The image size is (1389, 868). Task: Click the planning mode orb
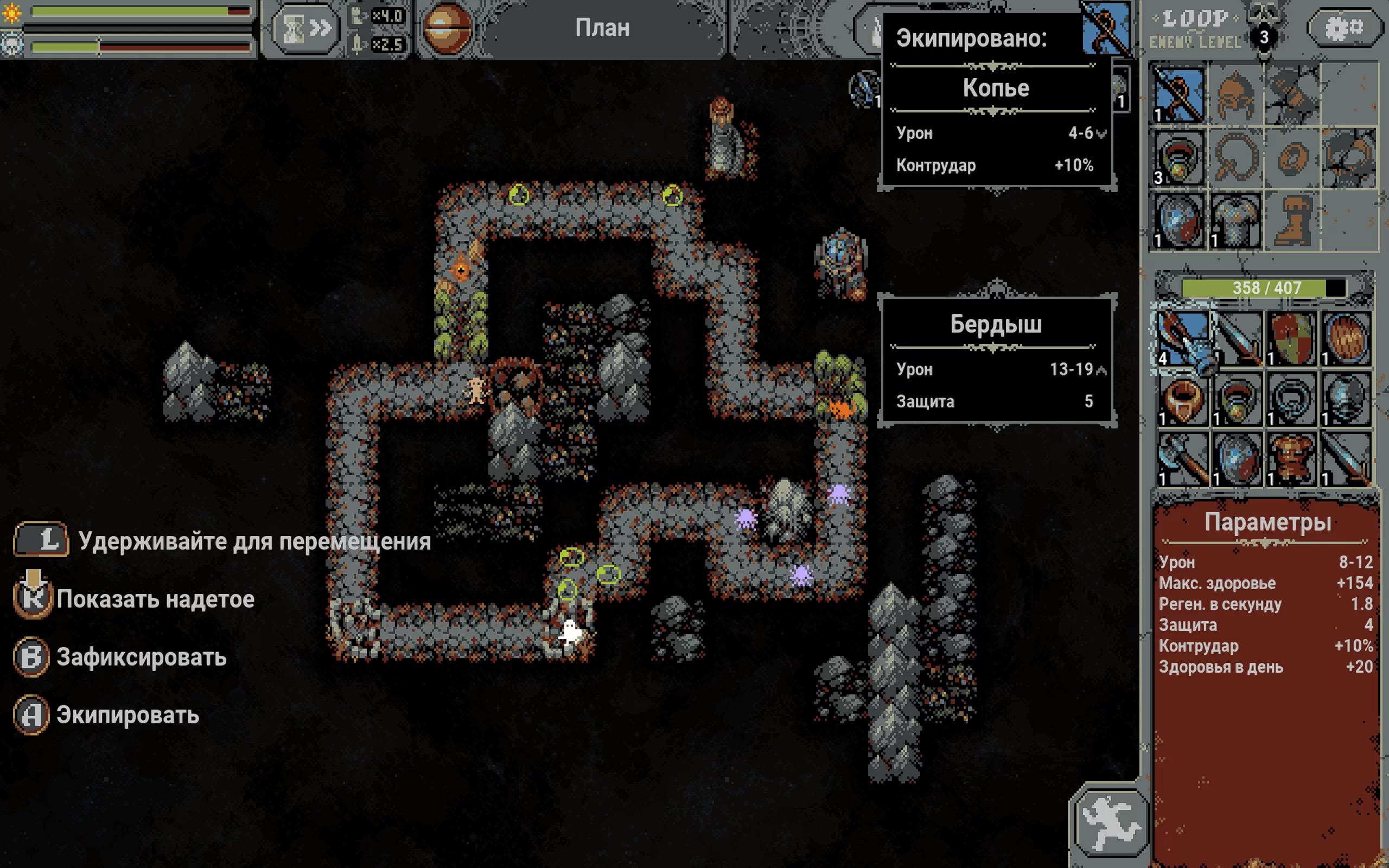(447, 29)
